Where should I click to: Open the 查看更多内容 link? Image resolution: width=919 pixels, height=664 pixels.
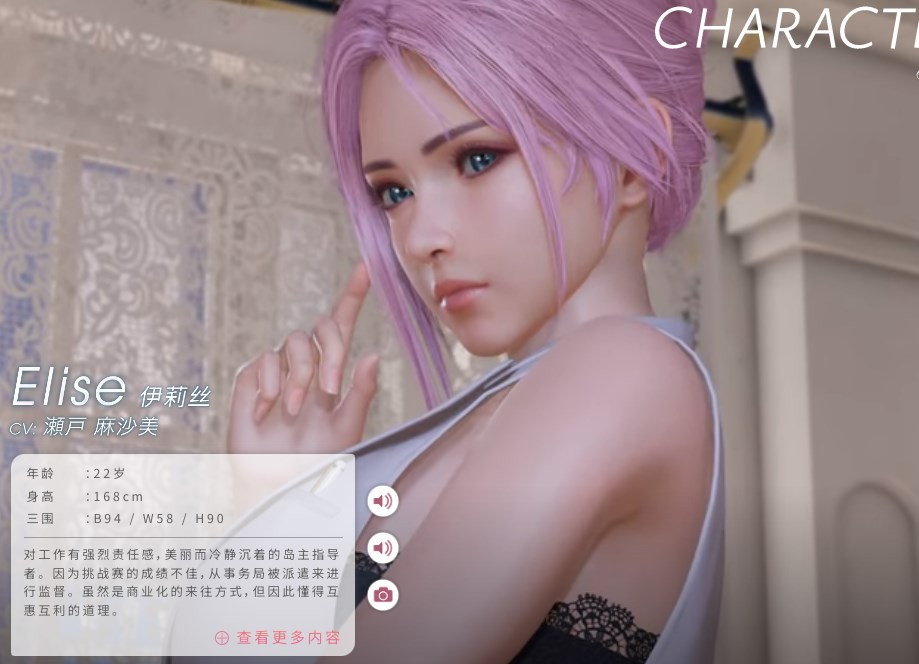tap(278, 637)
